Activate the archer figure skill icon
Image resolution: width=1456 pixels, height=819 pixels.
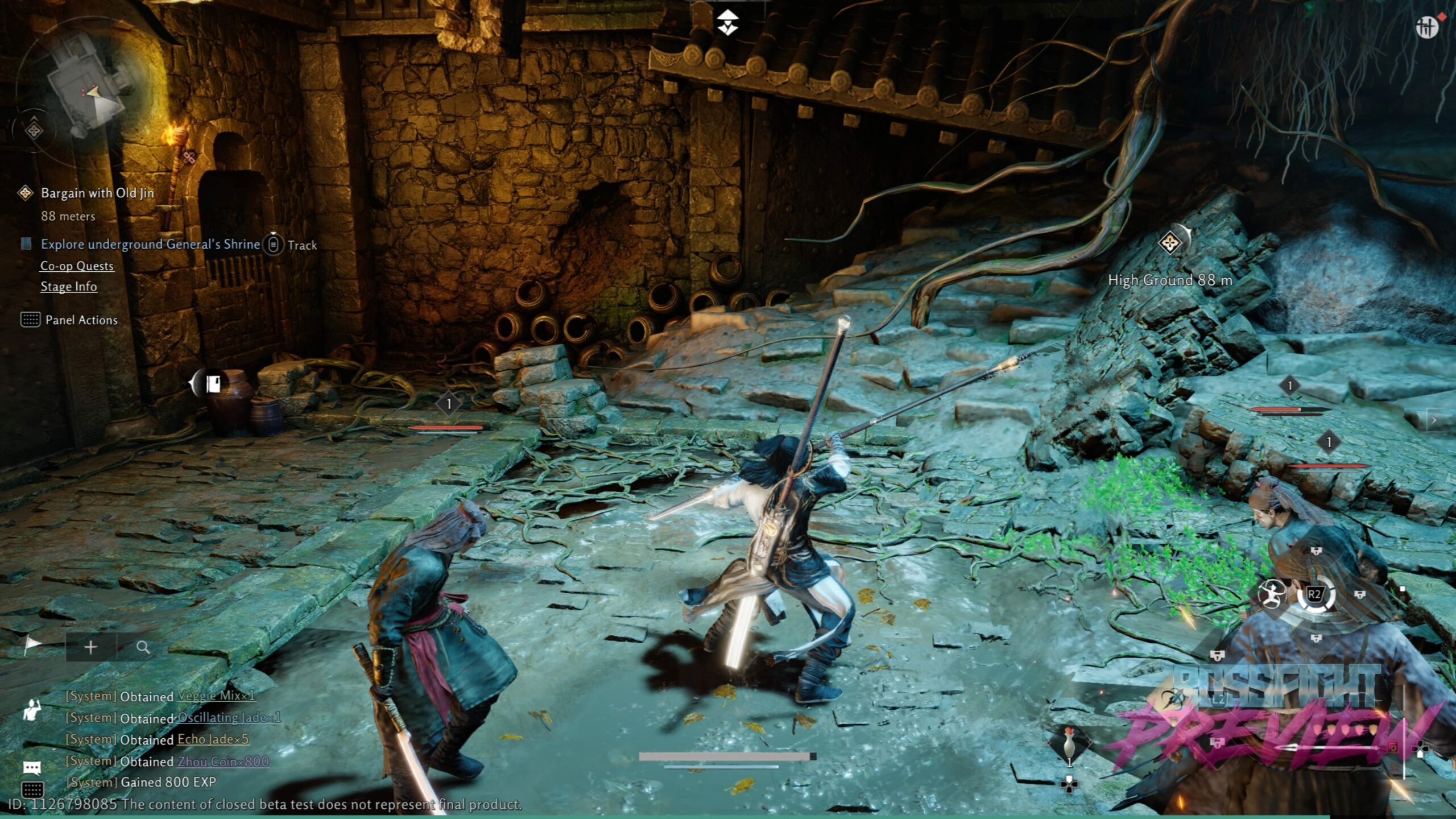tap(1272, 595)
